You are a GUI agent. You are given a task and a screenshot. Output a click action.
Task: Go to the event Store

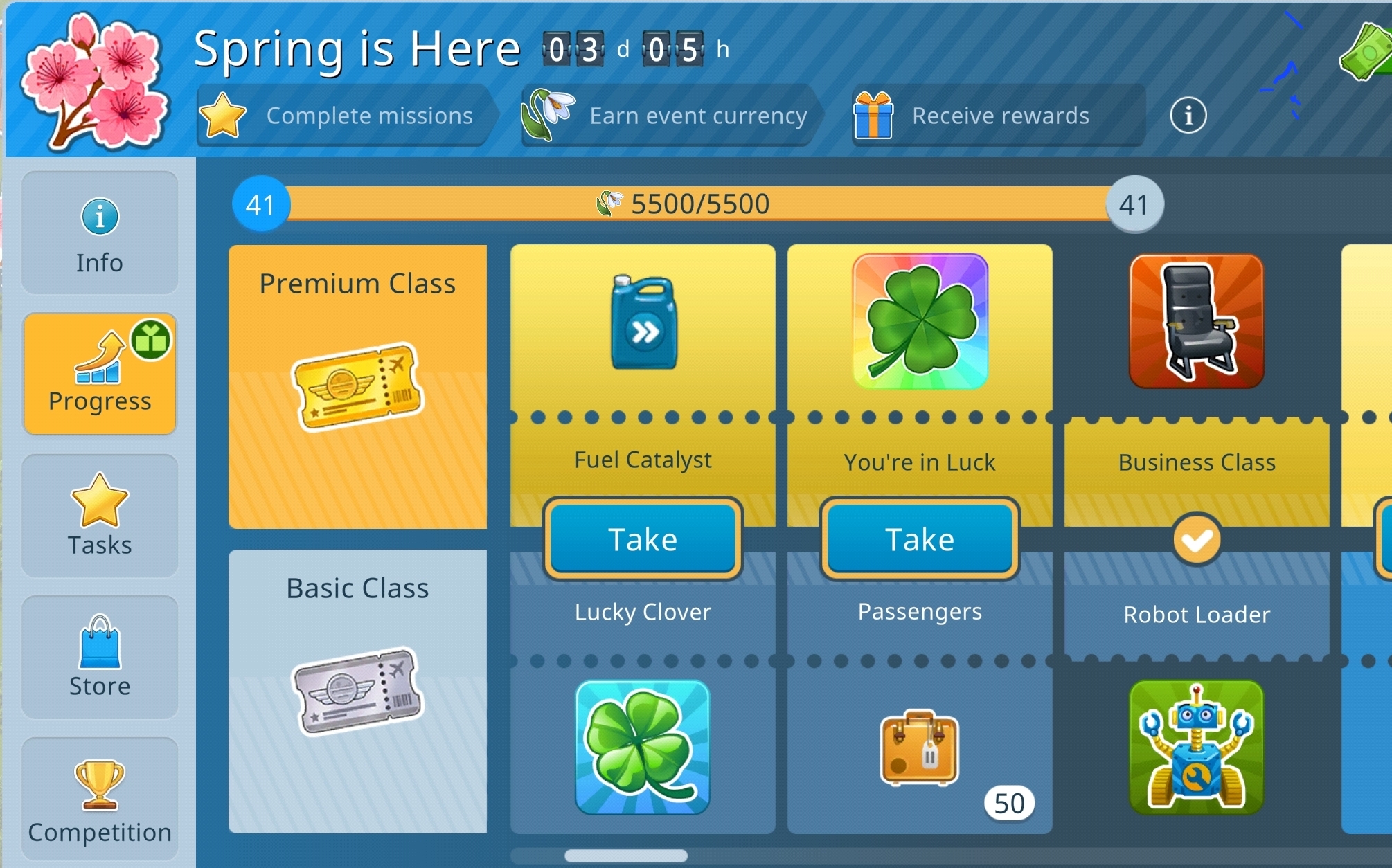(100, 657)
